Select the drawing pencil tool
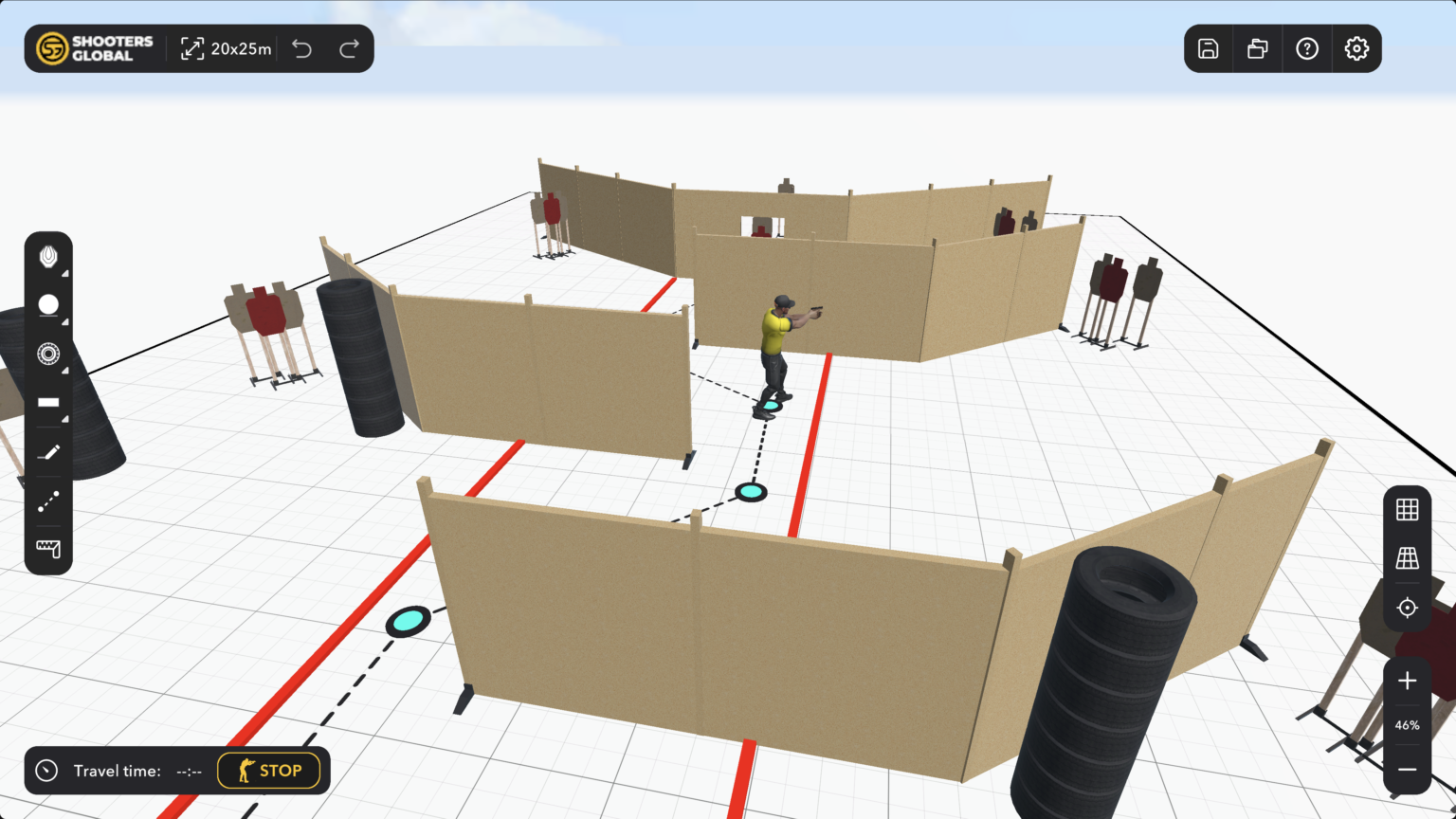This screenshot has height=819, width=1456. pos(48,451)
